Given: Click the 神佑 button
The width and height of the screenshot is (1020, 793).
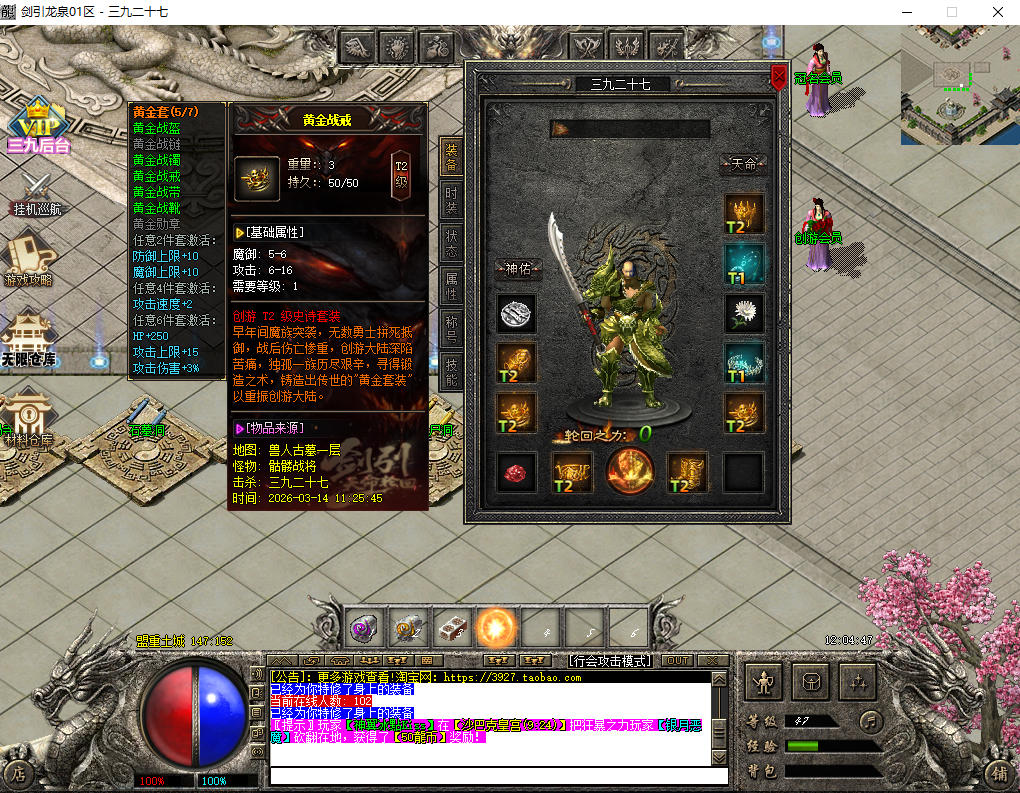Looking at the screenshot, I should point(518,268).
